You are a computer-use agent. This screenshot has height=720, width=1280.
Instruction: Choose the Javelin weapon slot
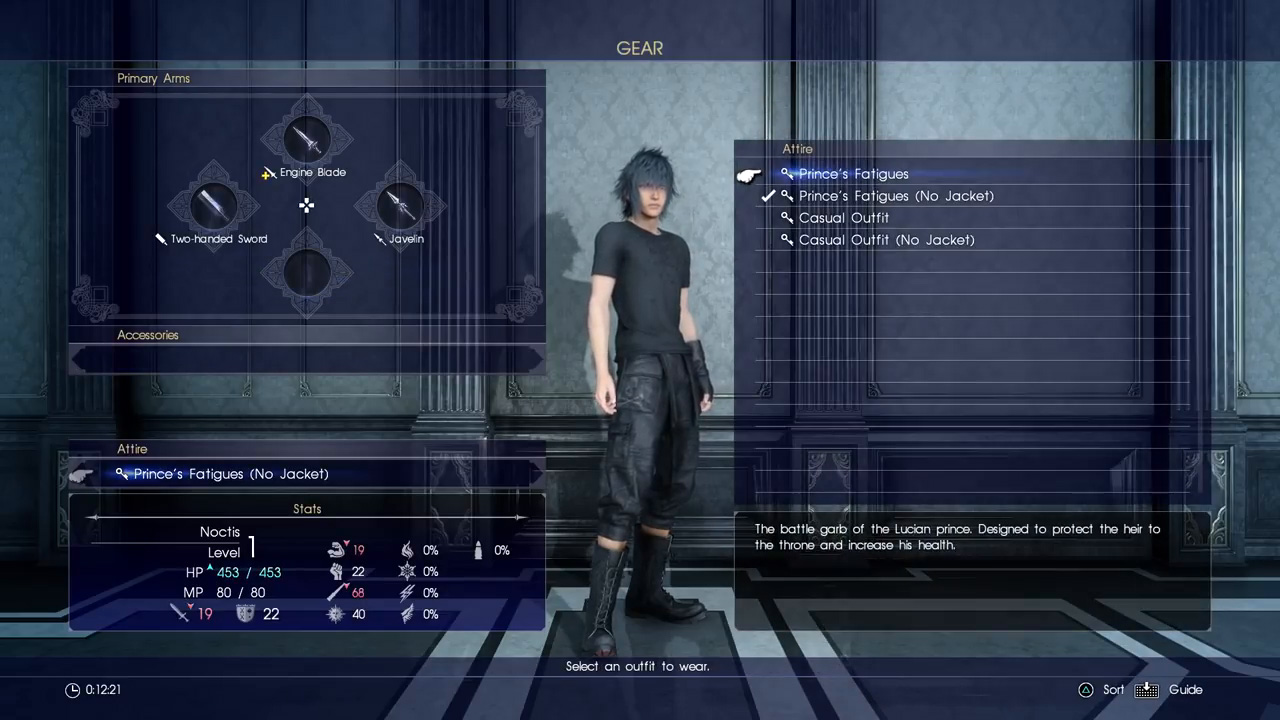click(x=400, y=207)
